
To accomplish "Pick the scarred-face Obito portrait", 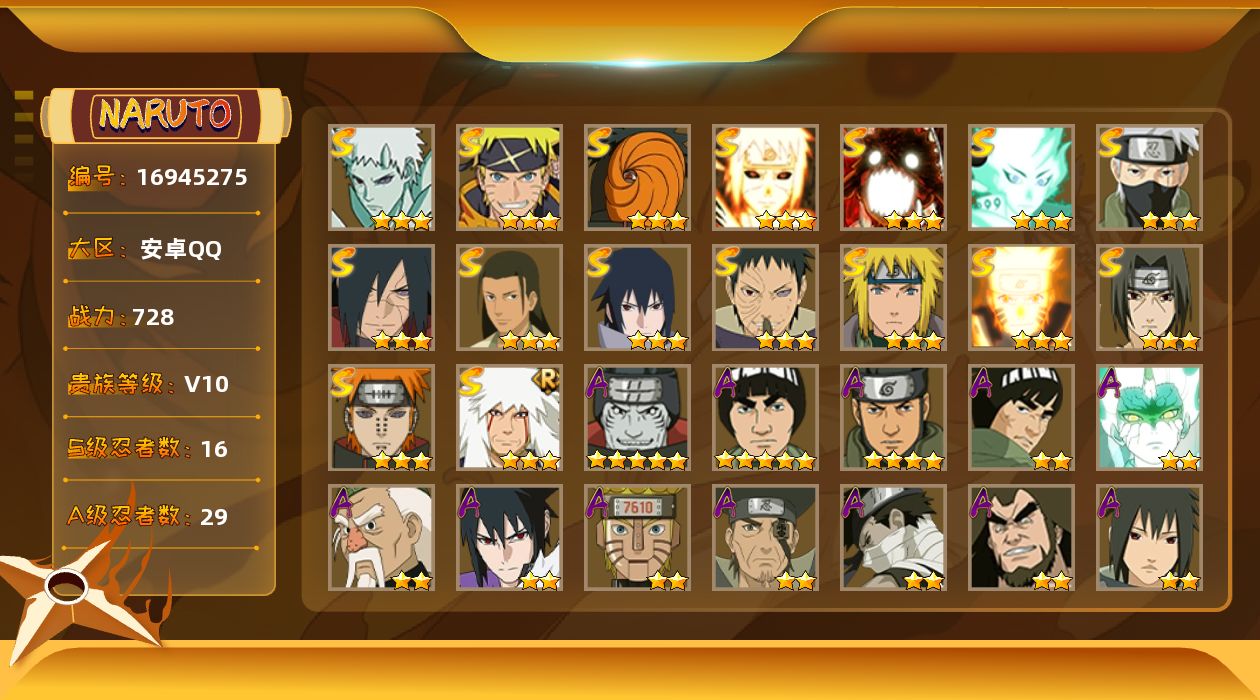I will pyautogui.click(x=765, y=297).
